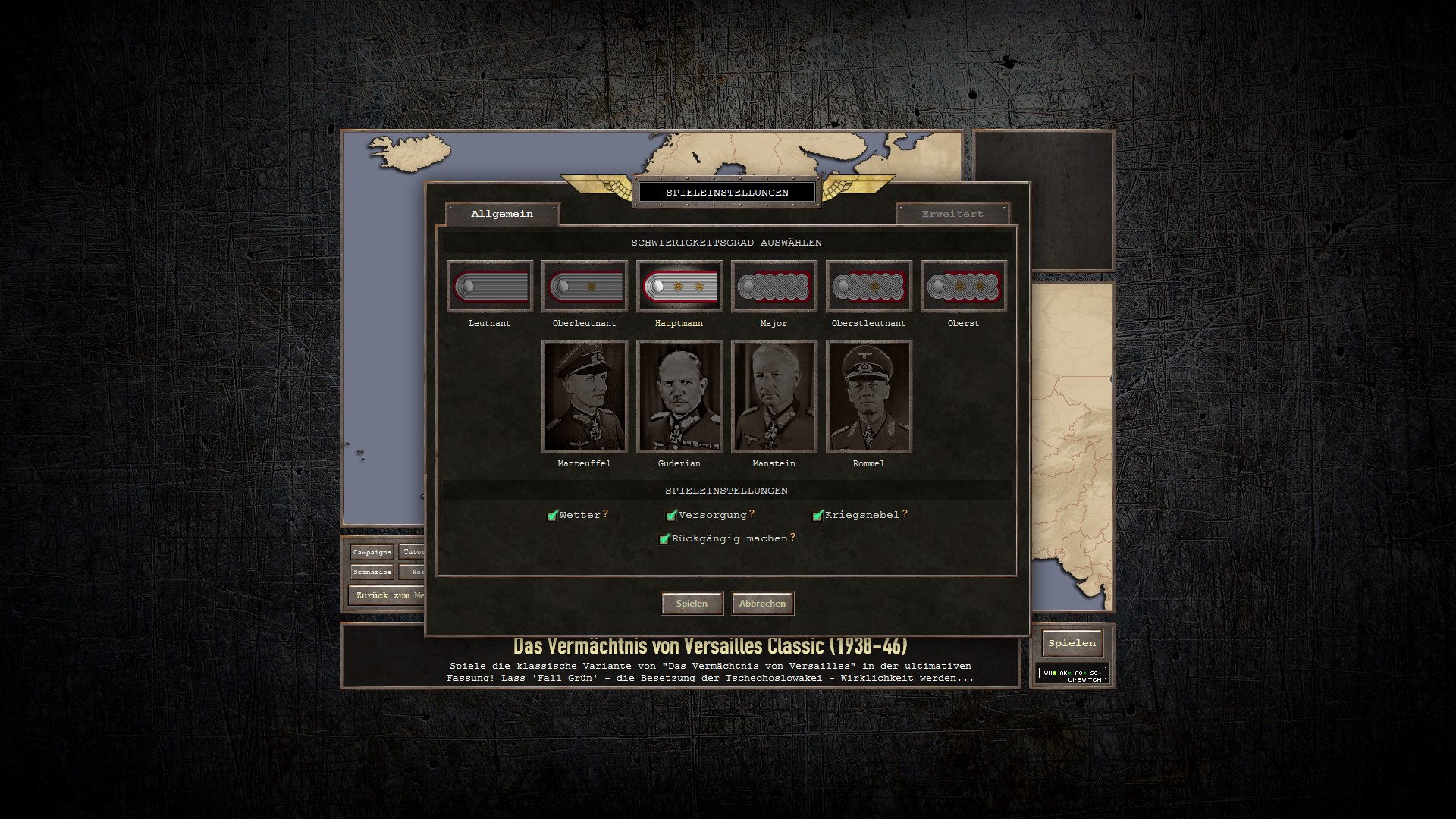Open the Allgemein settings tab
This screenshot has height=819, width=1456.
coord(502,214)
